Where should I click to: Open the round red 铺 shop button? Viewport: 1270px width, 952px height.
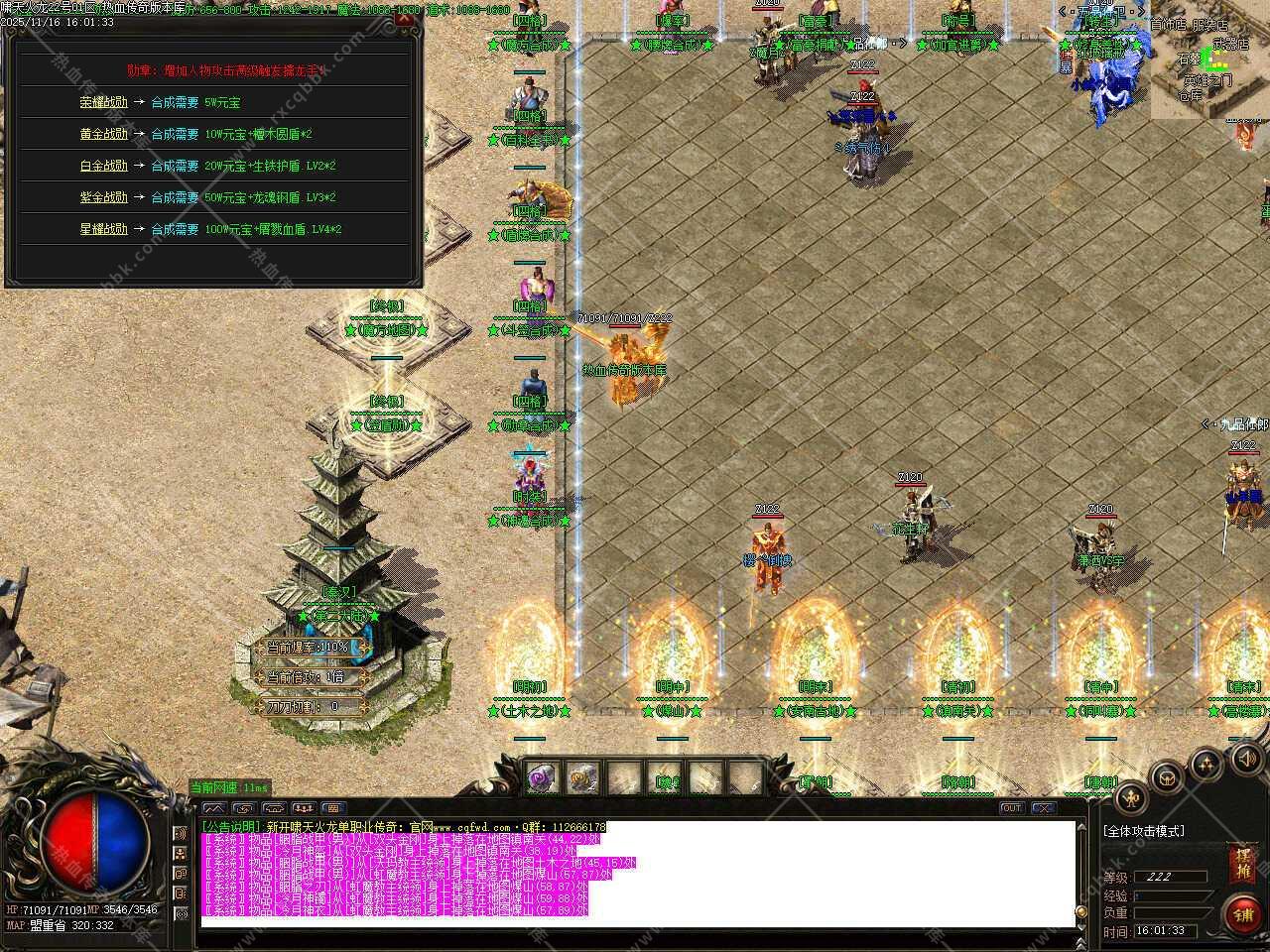pyautogui.click(x=1242, y=914)
